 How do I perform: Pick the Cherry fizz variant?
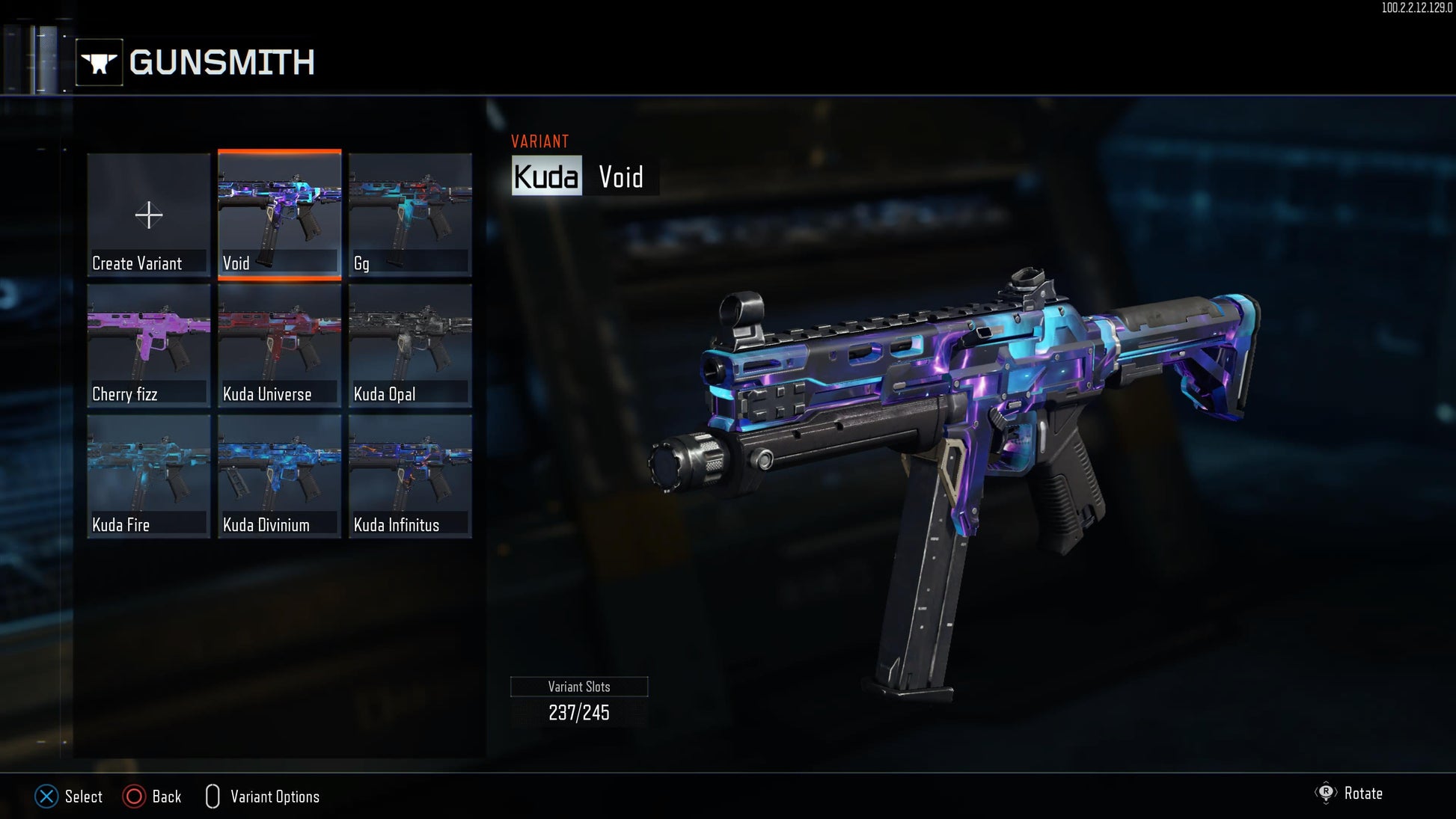click(x=148, y=346)
